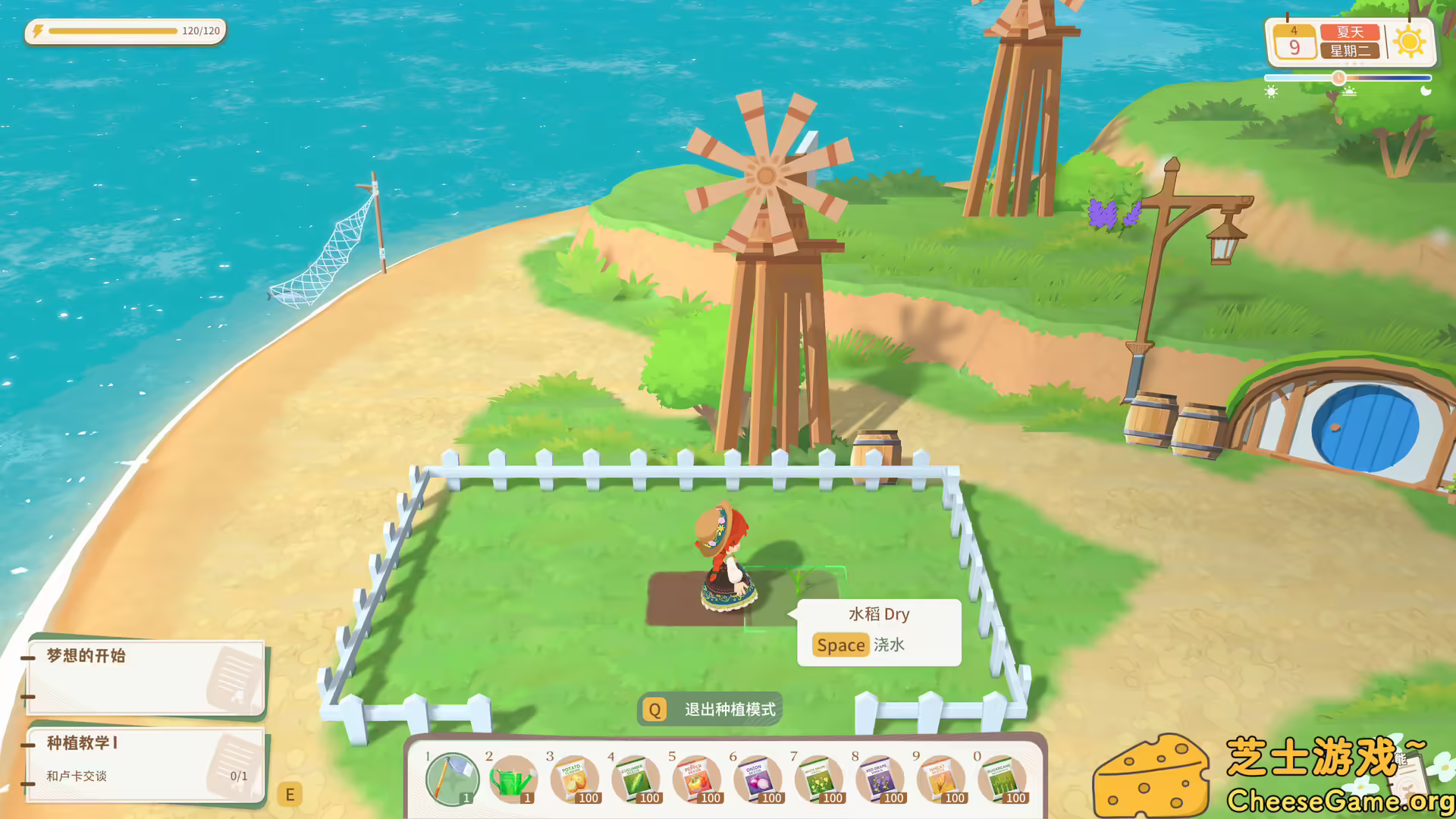Select the watering can in slot 2
Screen dimensions: 1456x819
[513, 780]
